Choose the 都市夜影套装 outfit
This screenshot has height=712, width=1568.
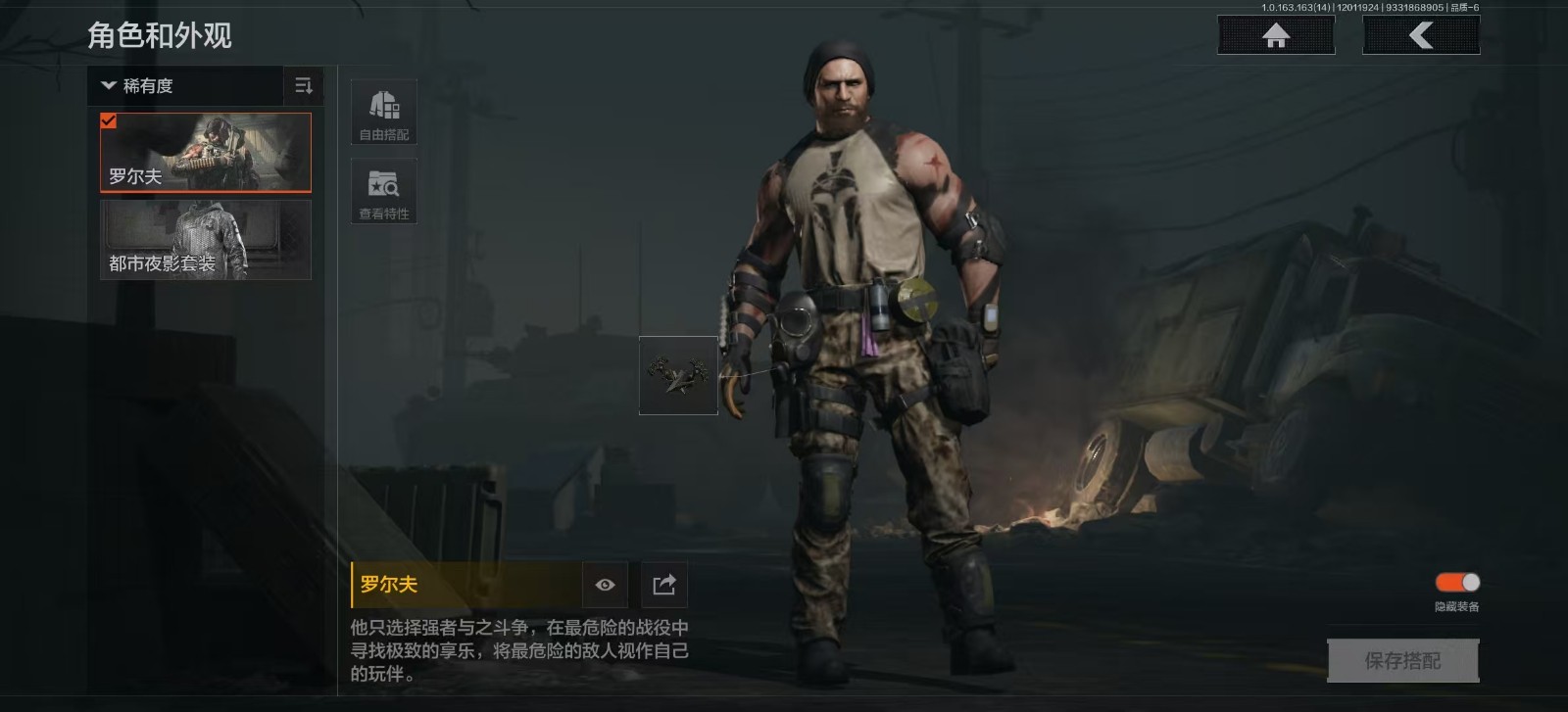[206, 240]
